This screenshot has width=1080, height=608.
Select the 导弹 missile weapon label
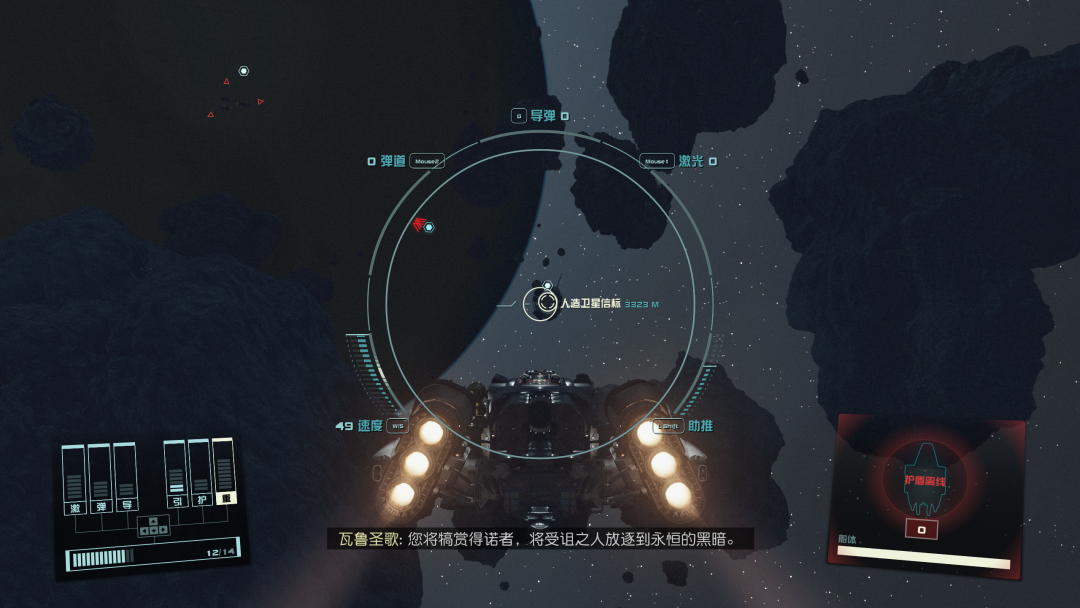tap(542, 116)
